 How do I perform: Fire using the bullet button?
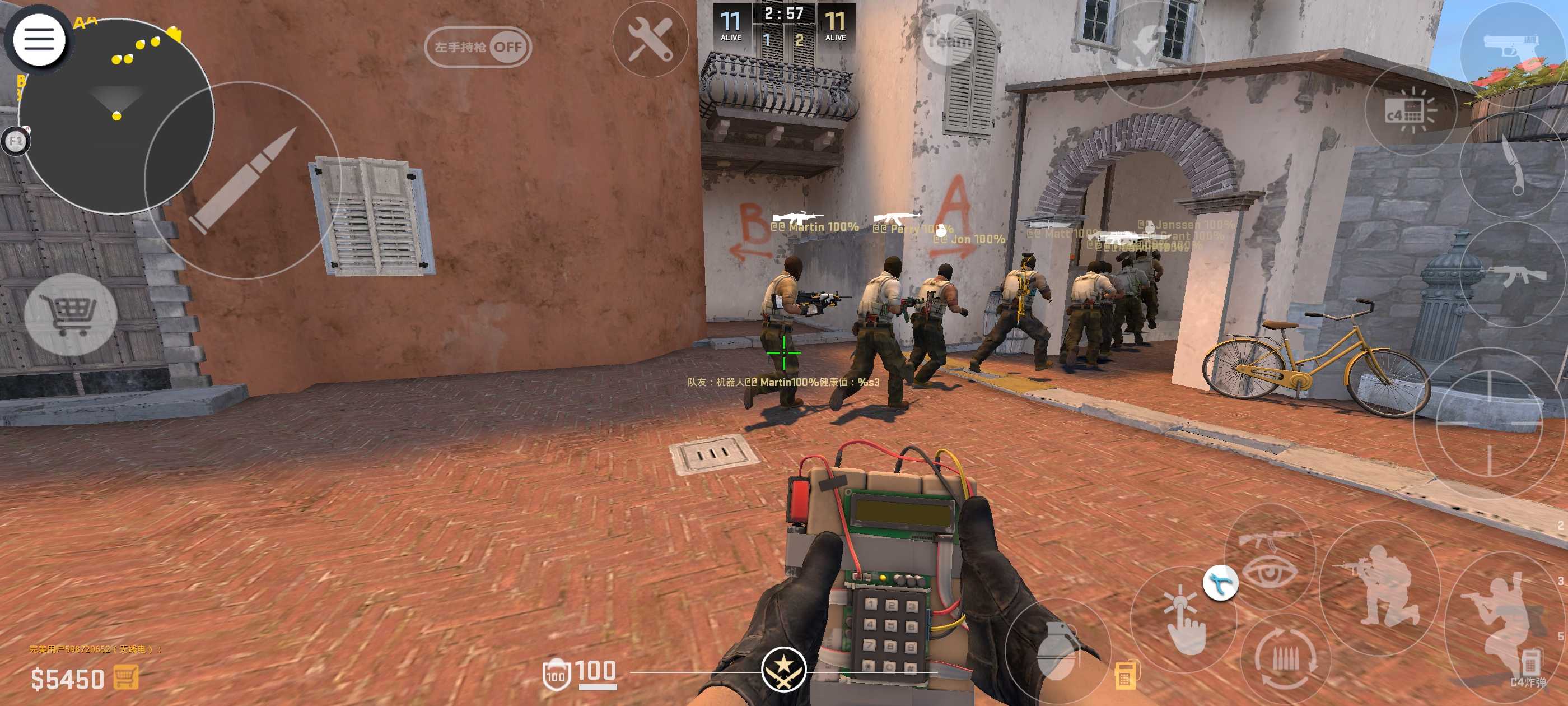pyautogui.click(x=242, y=180)
